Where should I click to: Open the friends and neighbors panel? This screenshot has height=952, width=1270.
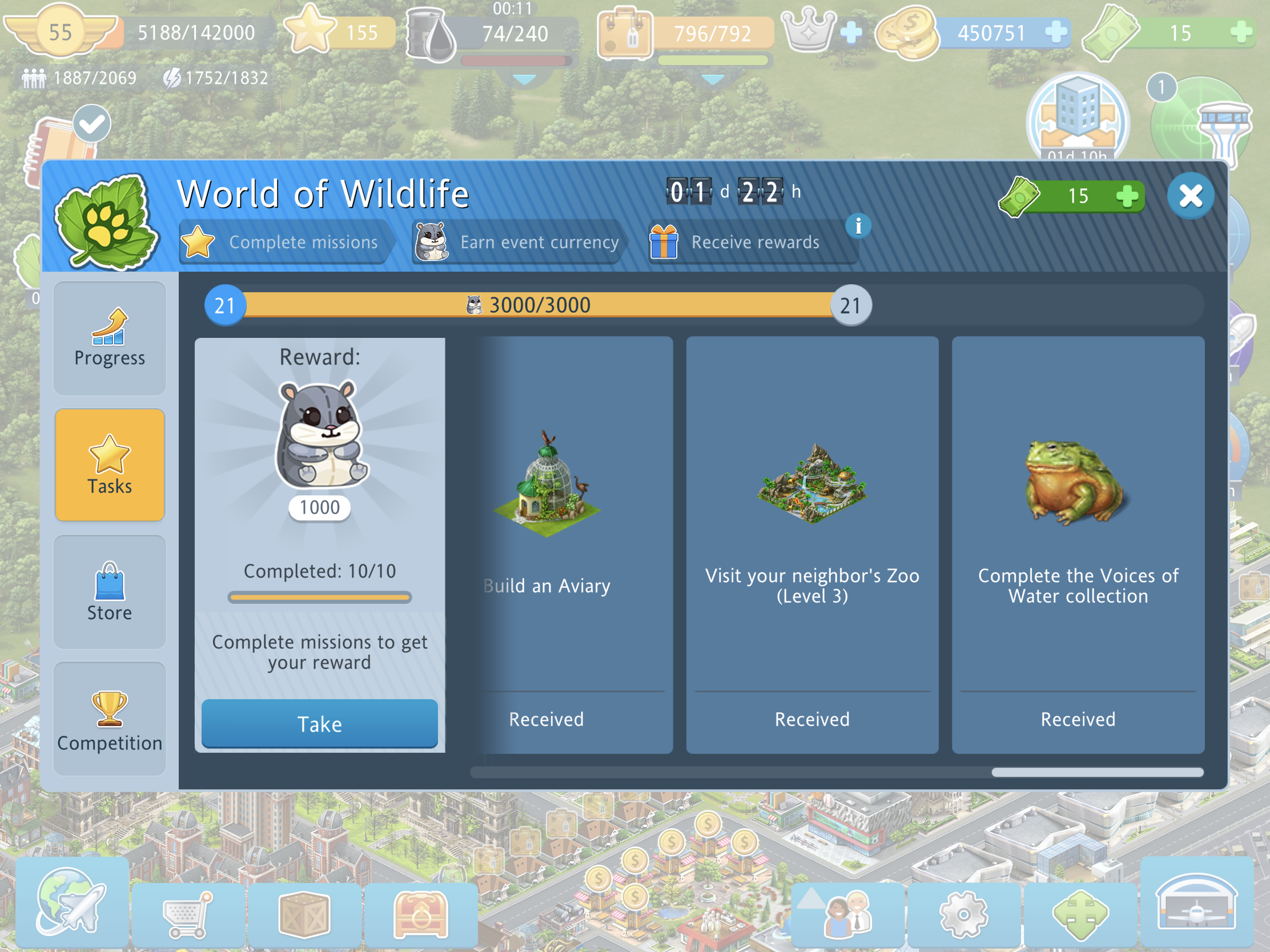point(848,913)
